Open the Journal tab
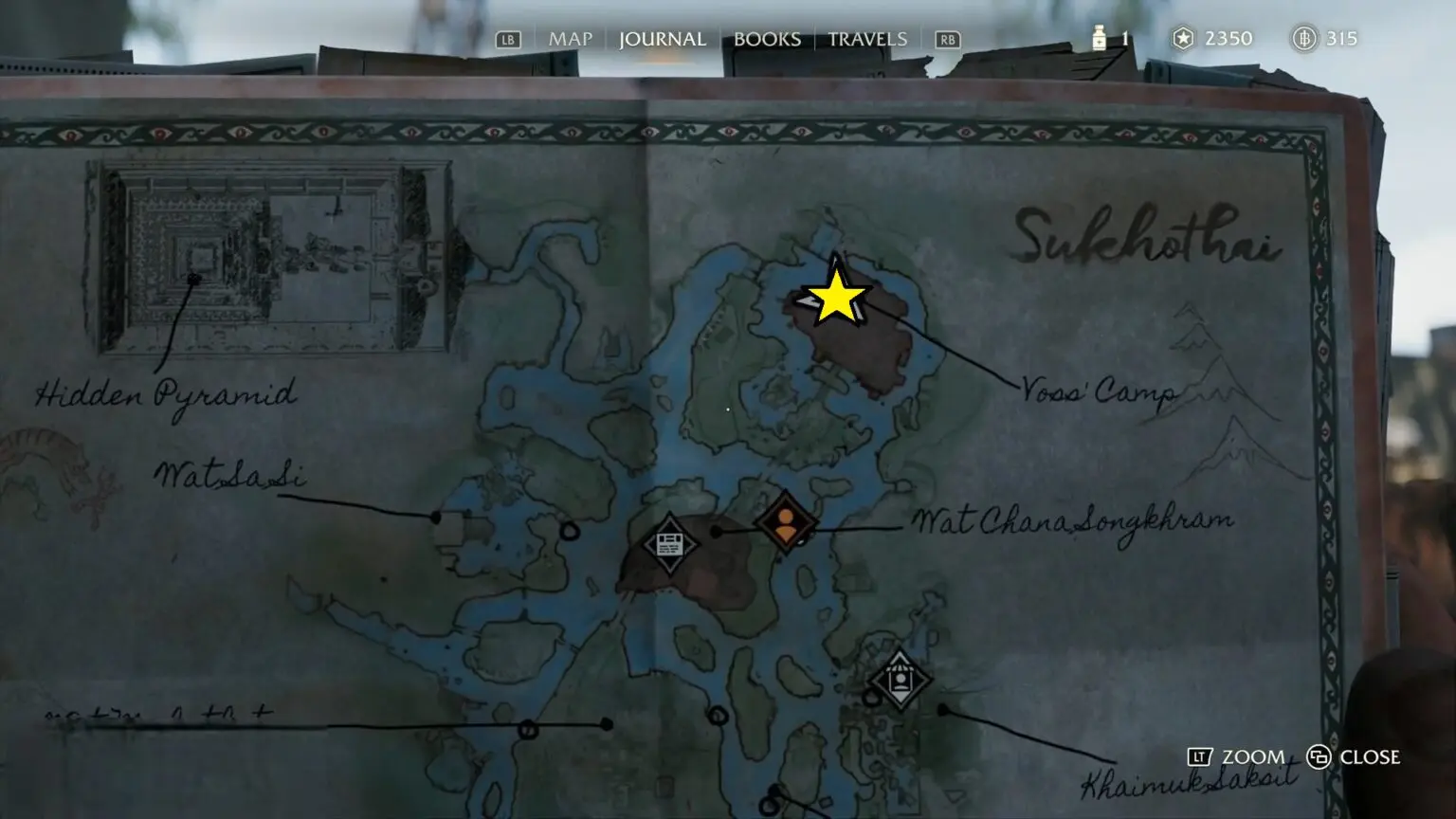1456x819 pixels. point(662,39)
